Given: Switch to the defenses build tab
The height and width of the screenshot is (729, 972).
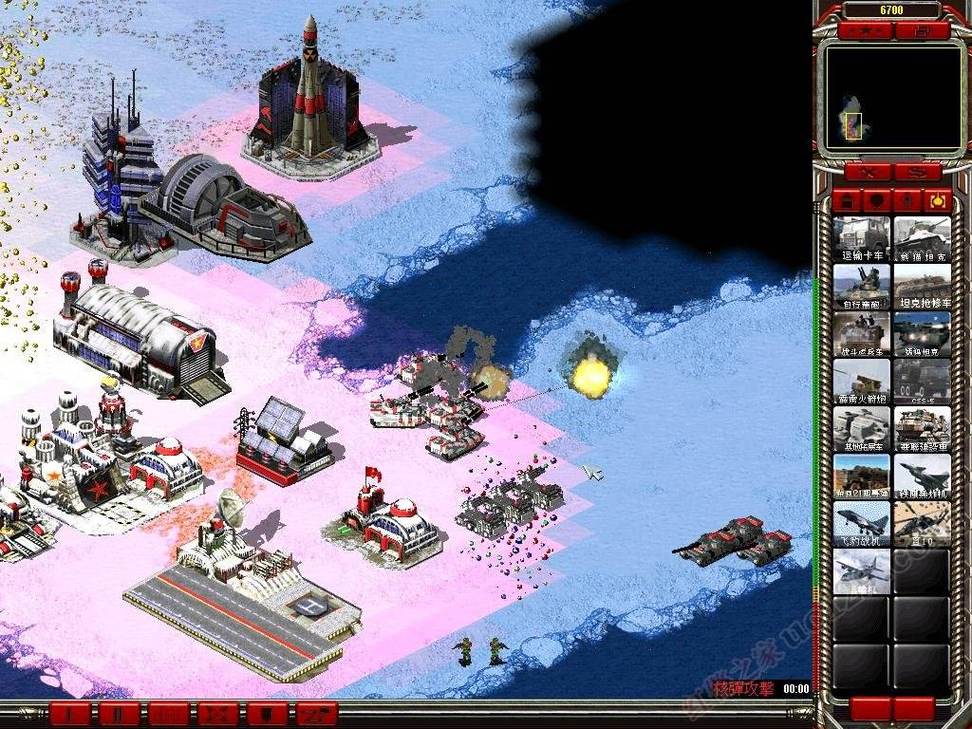Looking at the screenshot, I should pyautogui.click(x=876, y=201).
